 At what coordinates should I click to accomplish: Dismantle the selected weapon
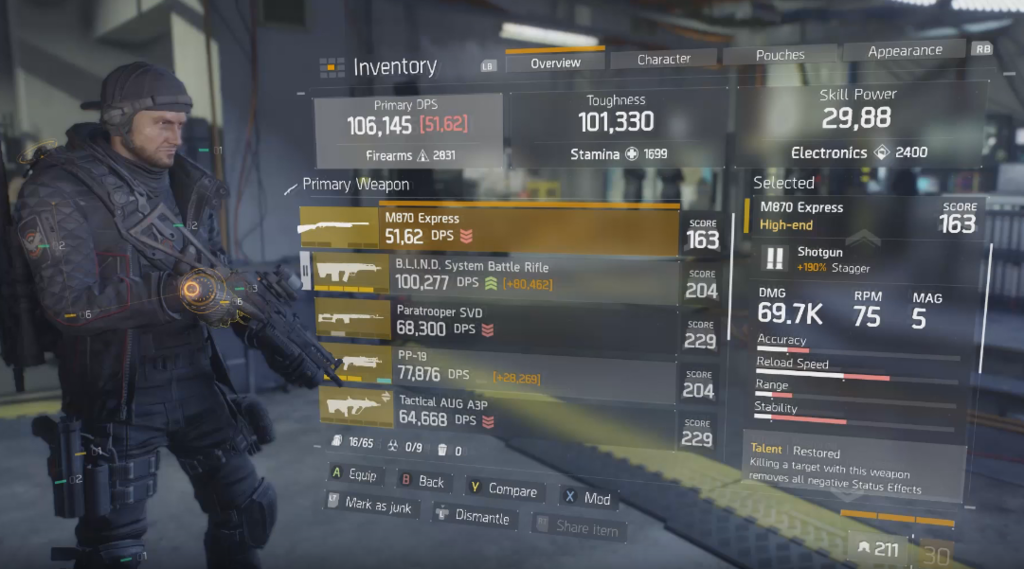point(473,516)
